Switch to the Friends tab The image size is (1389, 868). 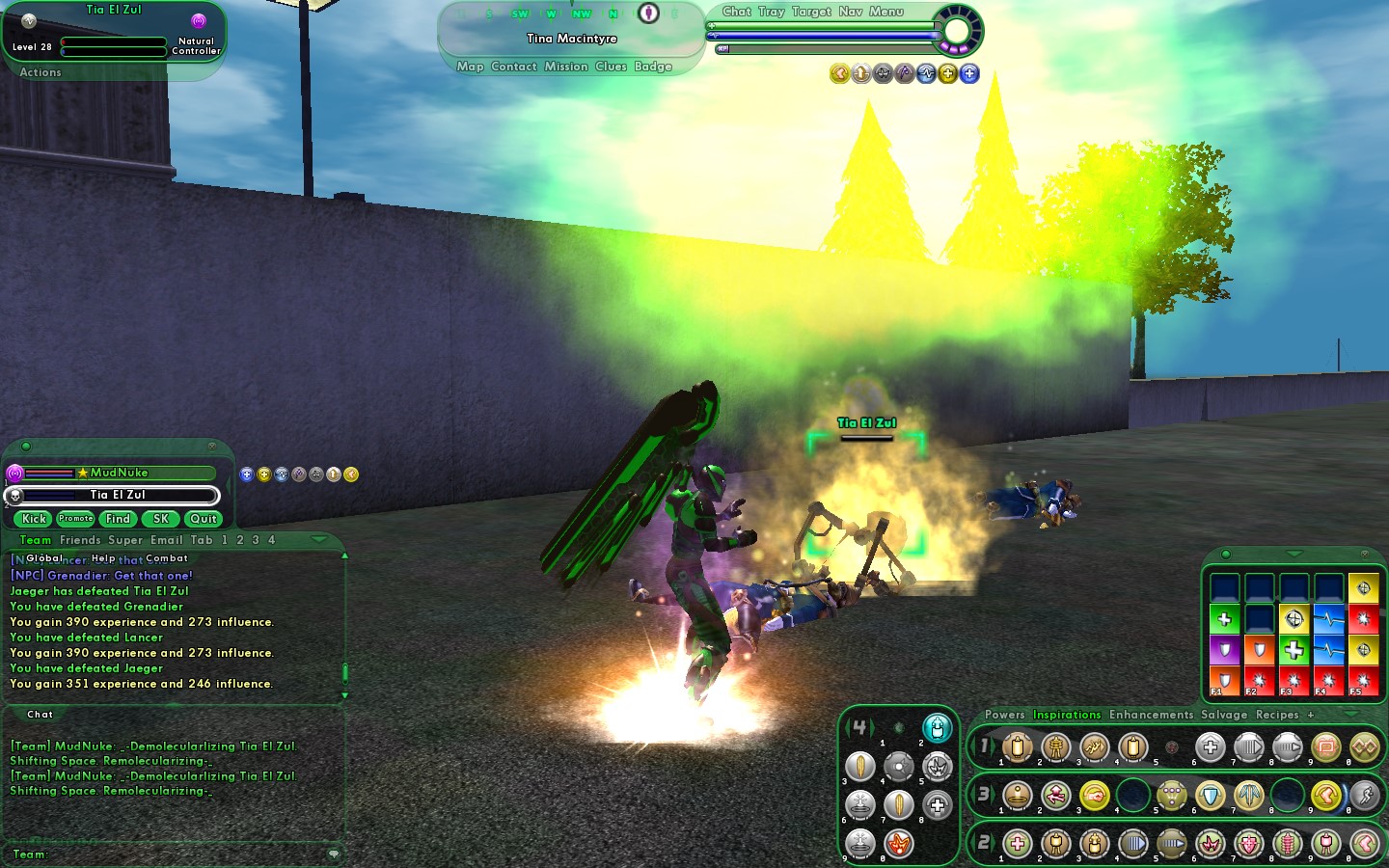click(x=80, y=540)
